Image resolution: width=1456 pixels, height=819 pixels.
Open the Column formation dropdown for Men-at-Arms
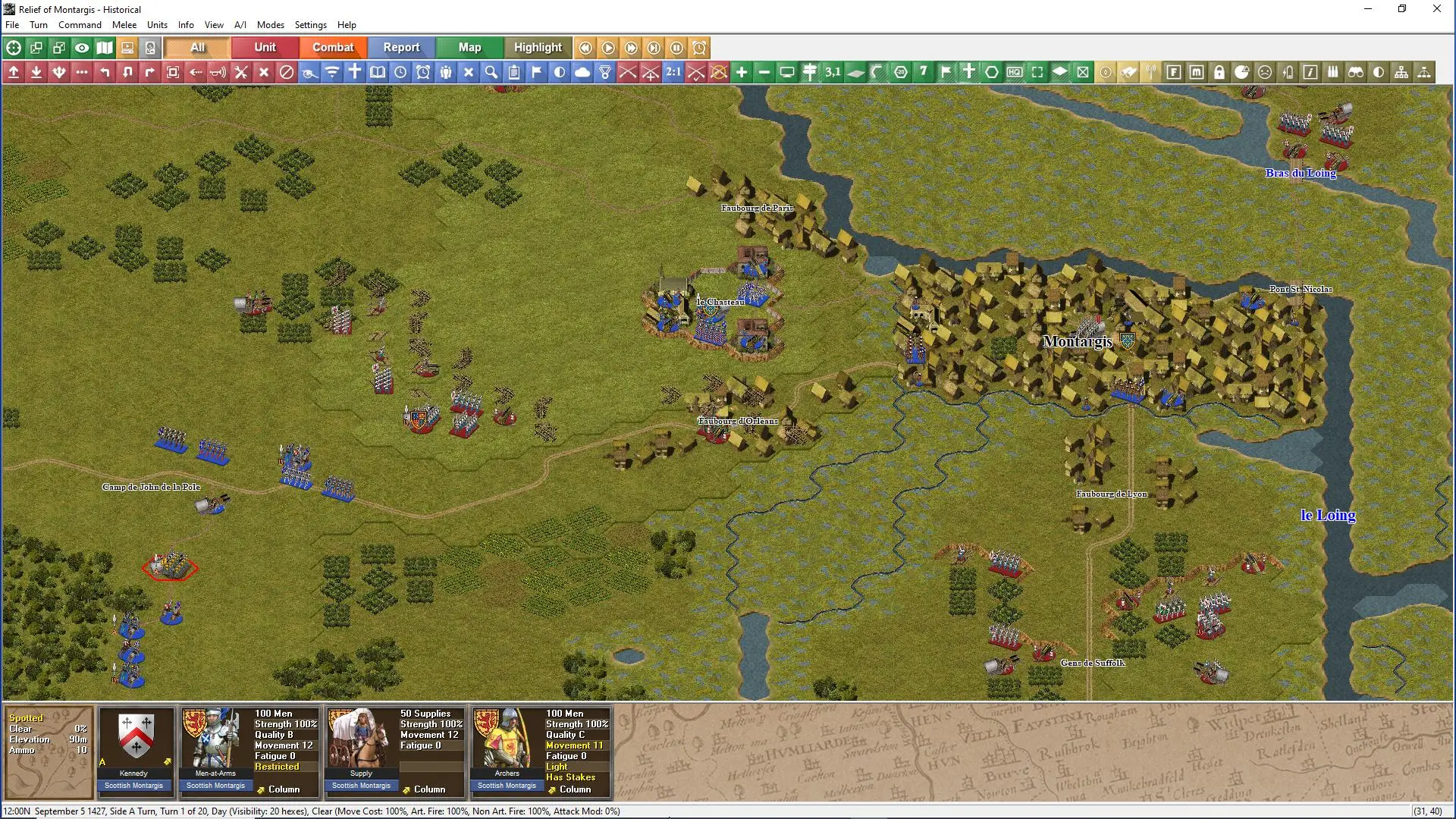[285, 789]
